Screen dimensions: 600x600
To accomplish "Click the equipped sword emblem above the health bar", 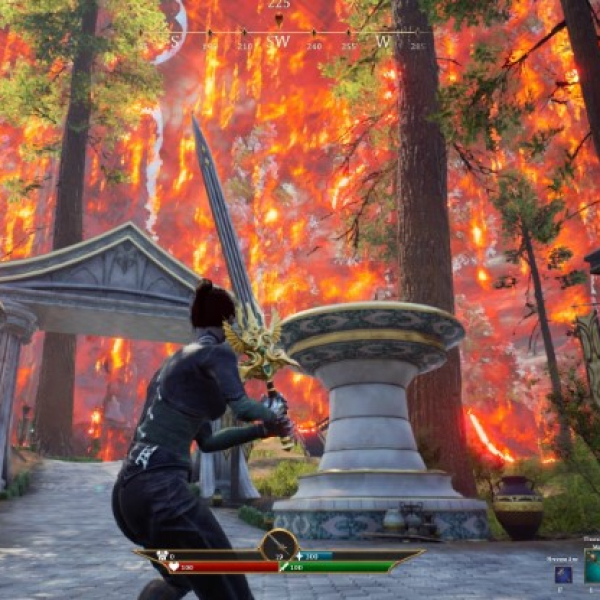I will [x=279, y=546].
